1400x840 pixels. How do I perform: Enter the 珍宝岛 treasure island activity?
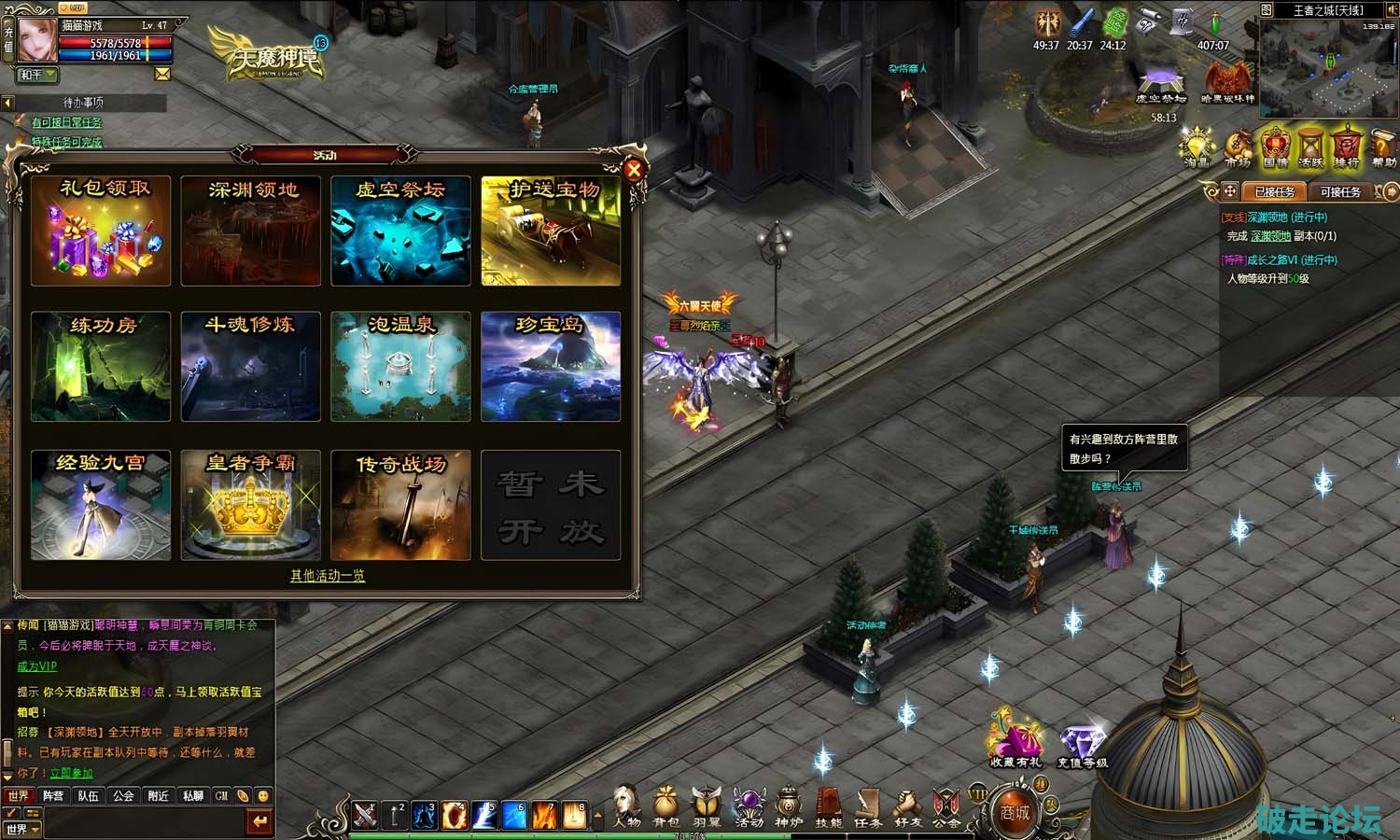(x=551, y=367)
